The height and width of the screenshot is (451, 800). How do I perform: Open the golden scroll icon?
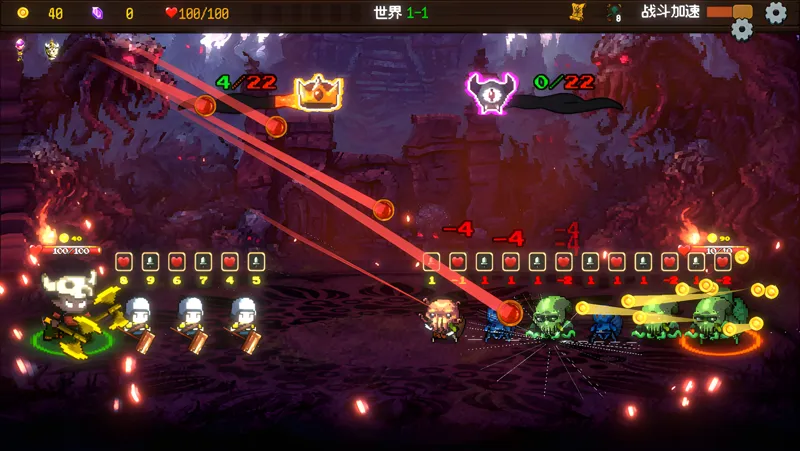(x=577, y=12)
